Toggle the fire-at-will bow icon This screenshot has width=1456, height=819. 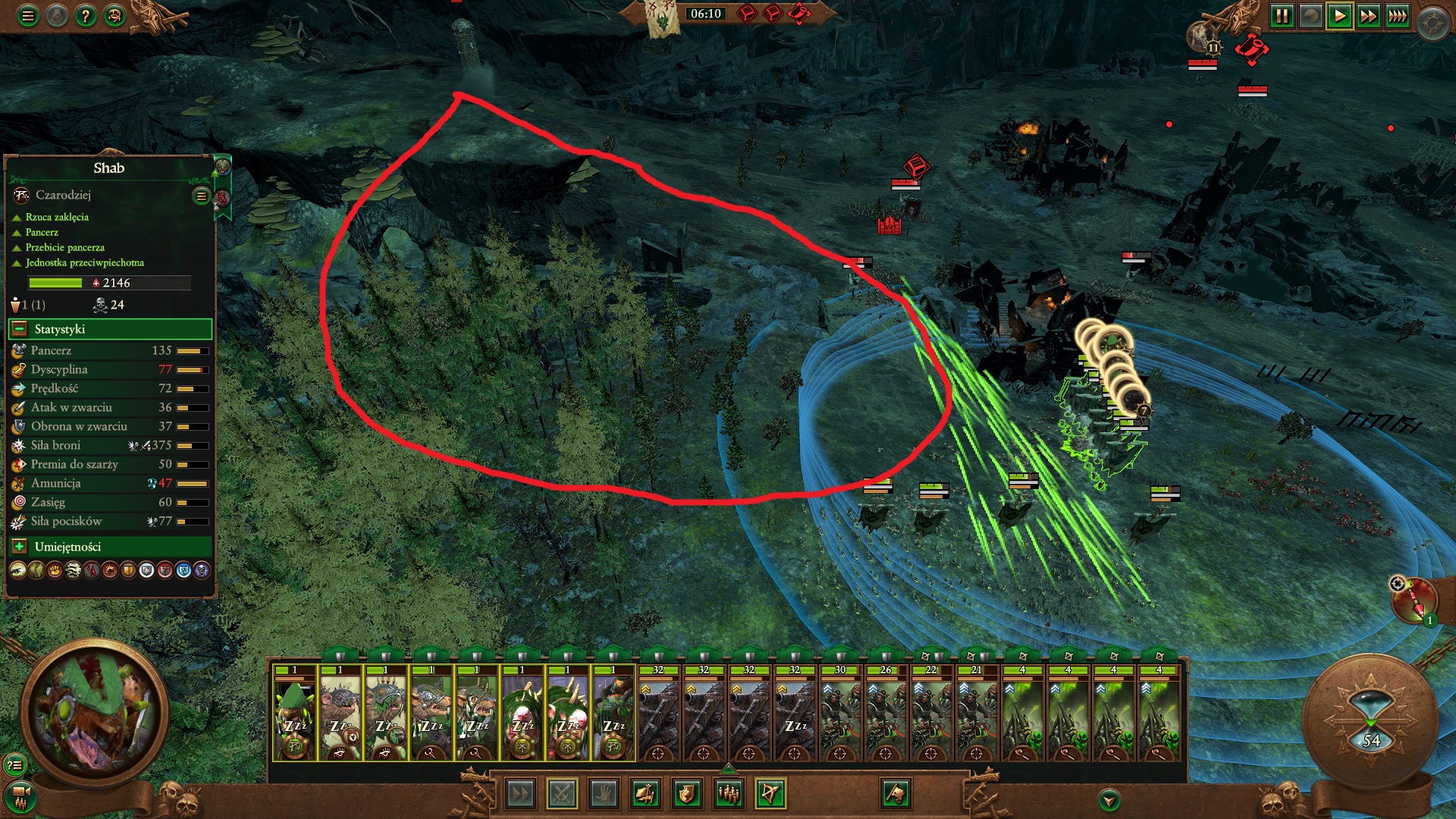pyautogui.click(x=770, y=791)
